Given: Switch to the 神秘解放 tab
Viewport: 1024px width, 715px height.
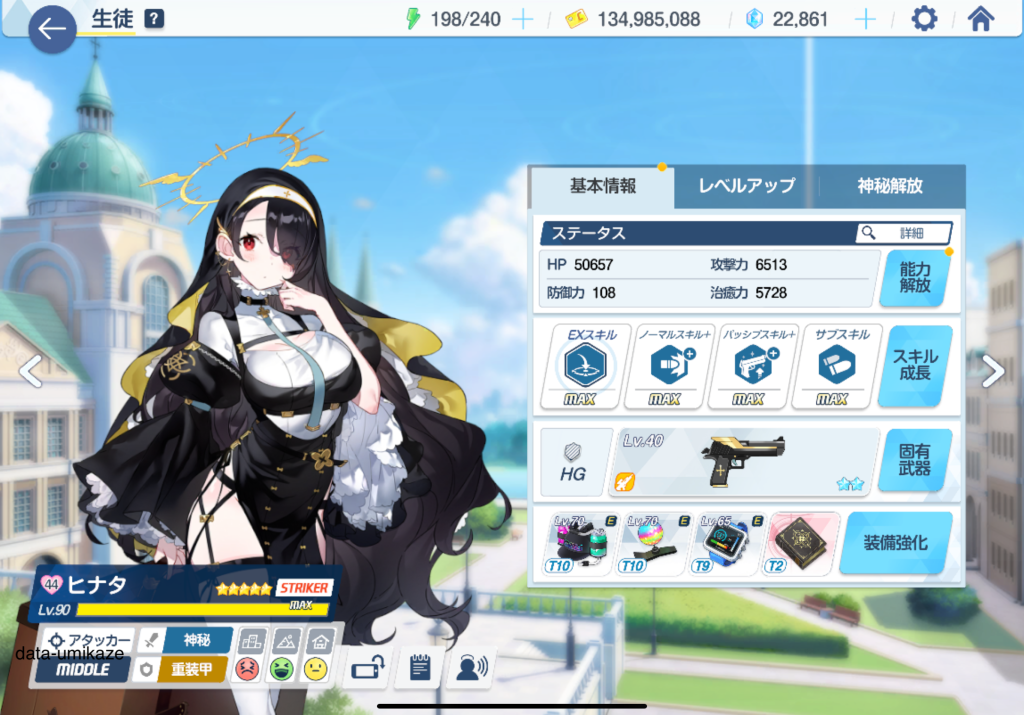Looking at the screenshot, I should click(890, 186).
